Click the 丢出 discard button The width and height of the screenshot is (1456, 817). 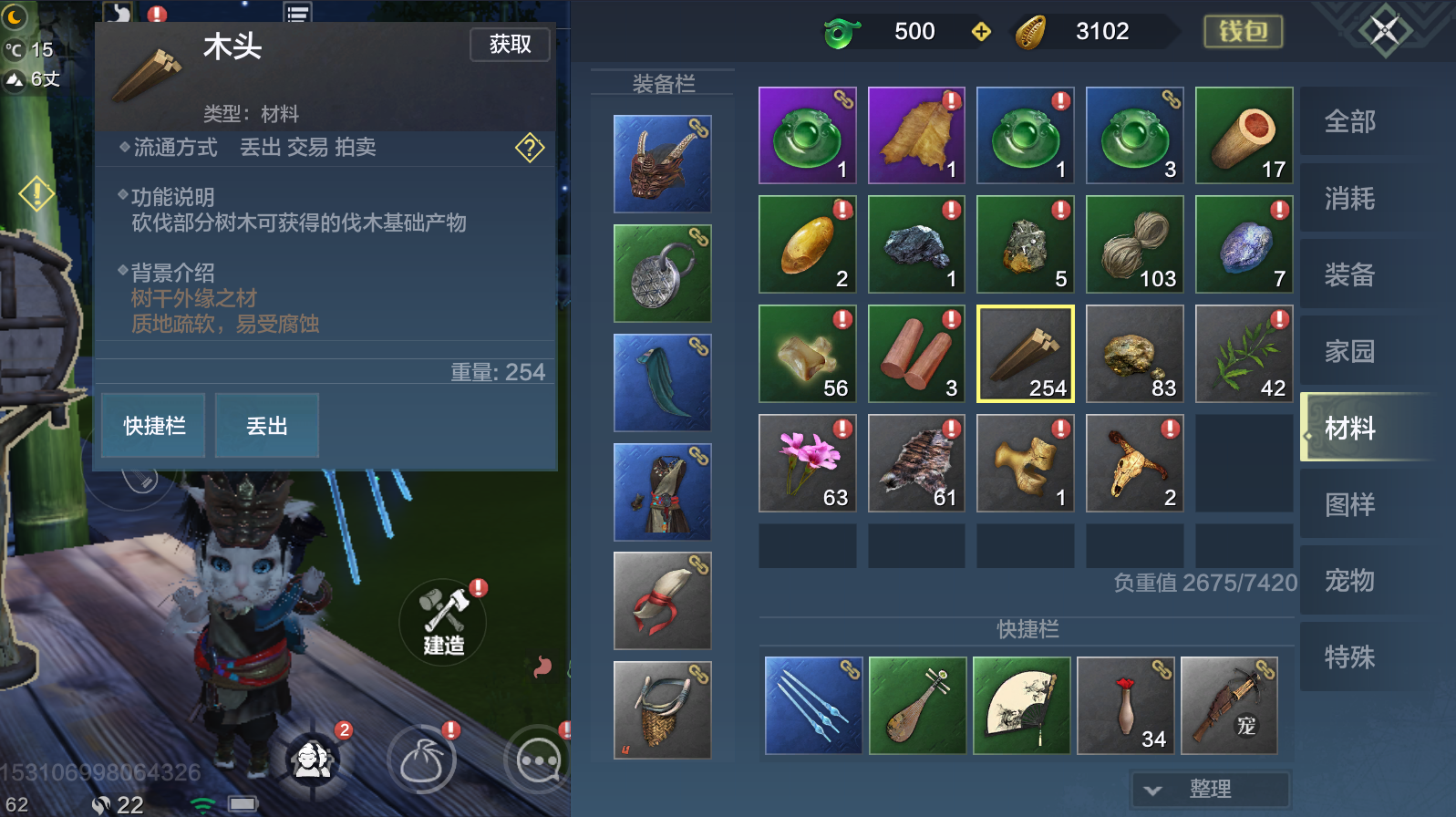point(265,425)
